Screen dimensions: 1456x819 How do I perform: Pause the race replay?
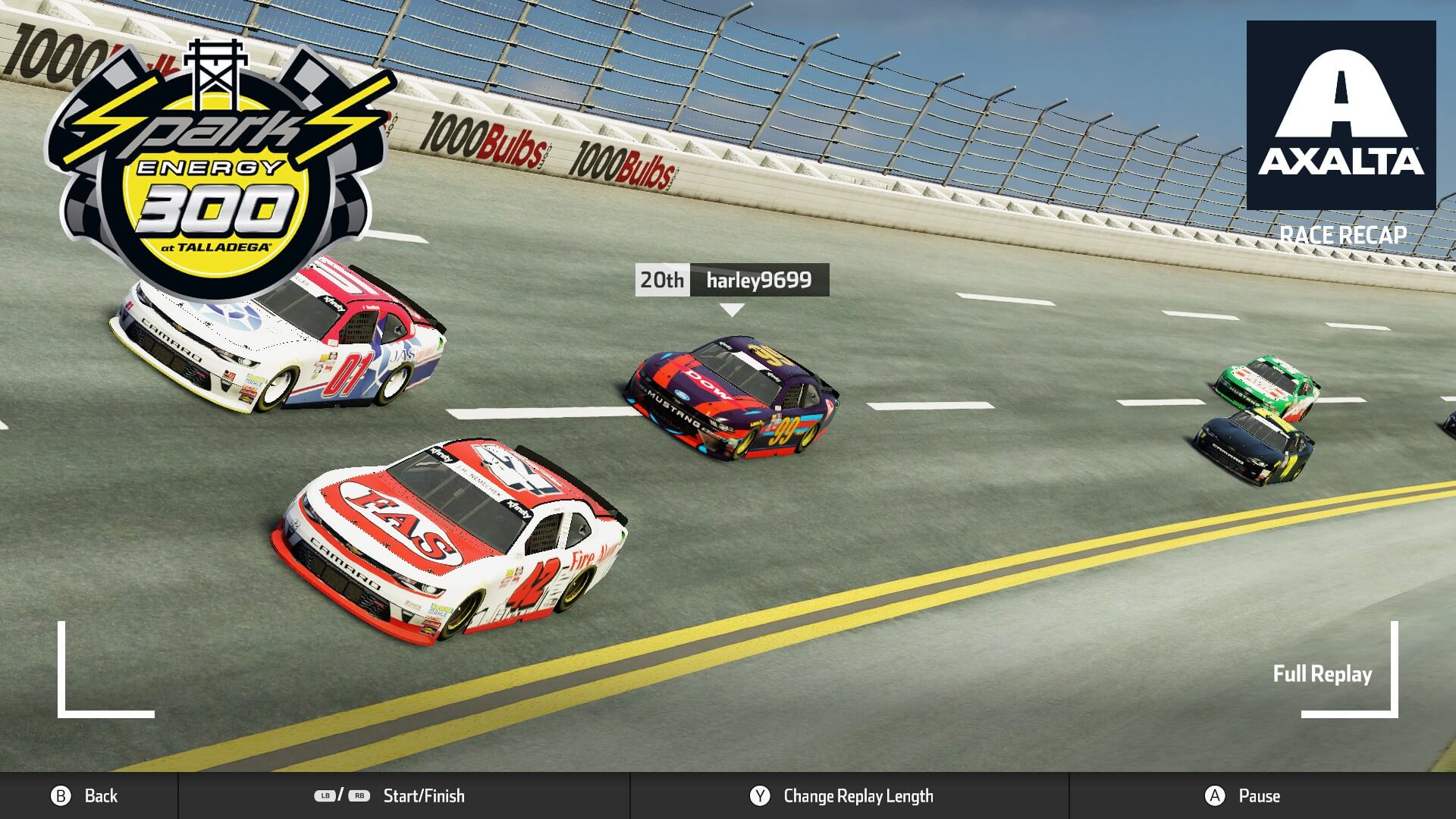click(x=1244, y=795)
